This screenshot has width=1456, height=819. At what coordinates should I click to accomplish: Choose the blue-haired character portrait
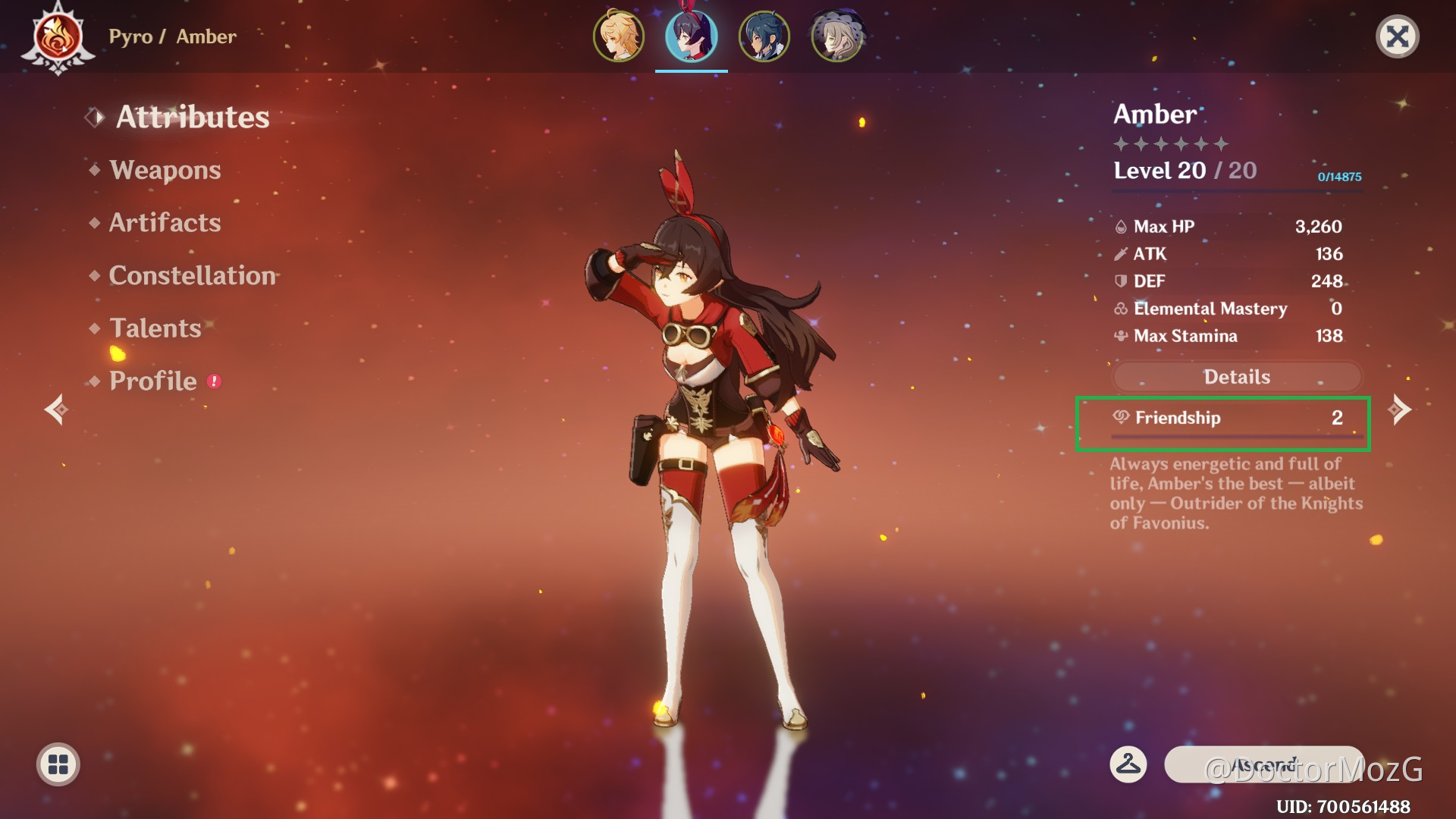pyautogui.click(x=764, y=36)
